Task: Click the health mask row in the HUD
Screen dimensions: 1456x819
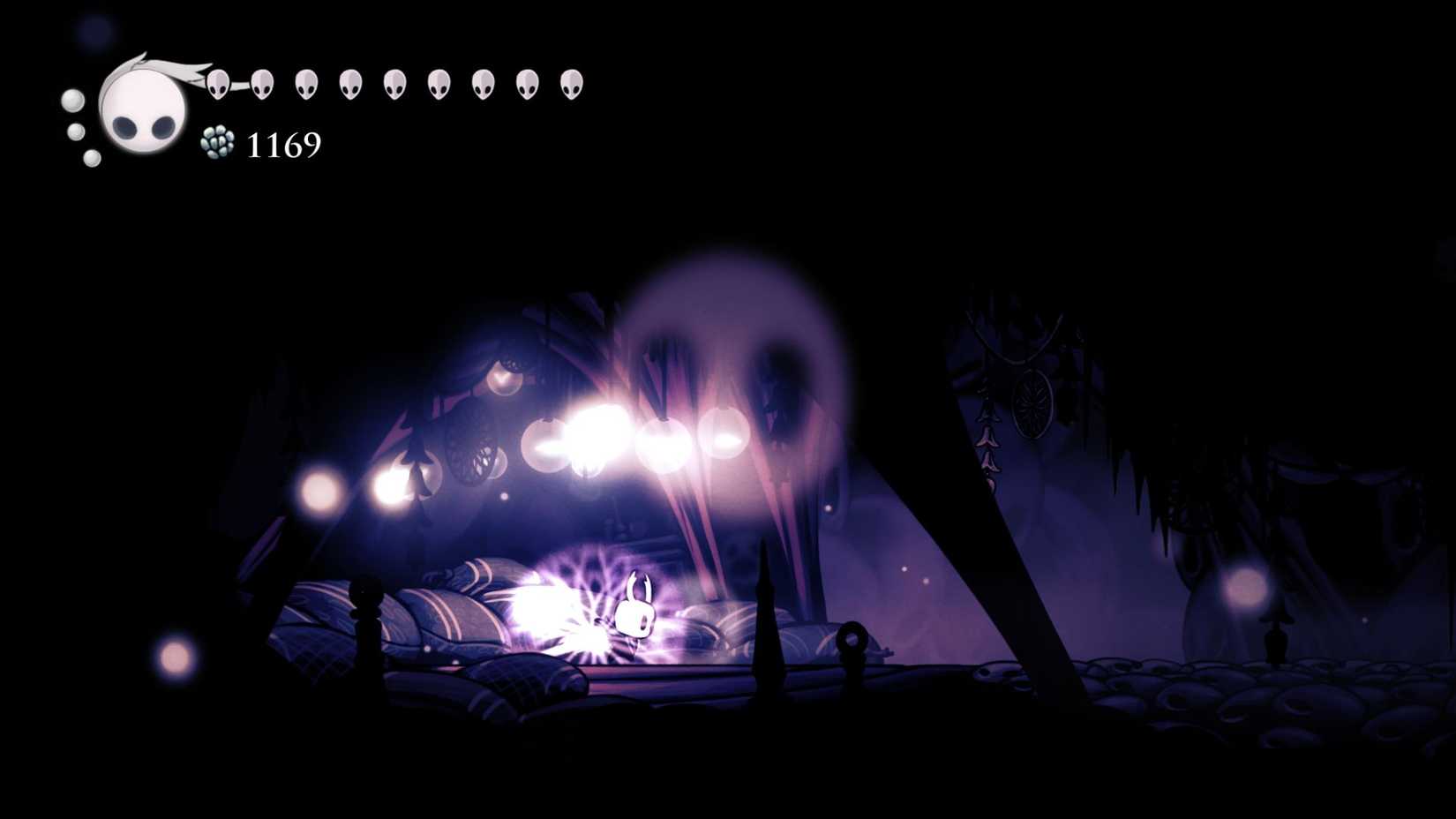Action: pyautogui.click(x=394, y=84)
